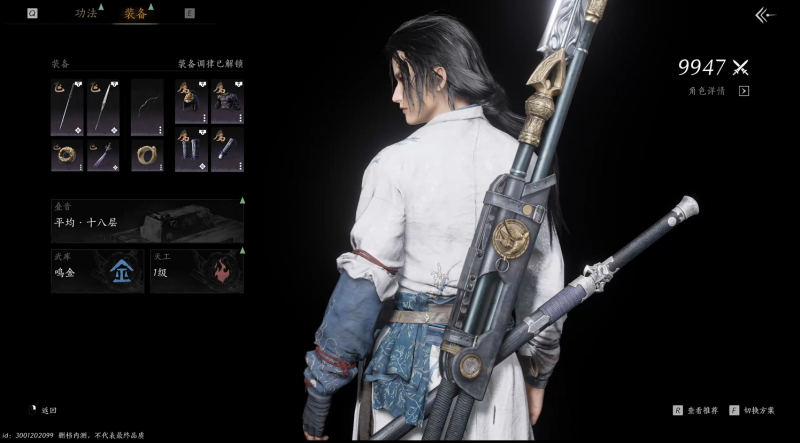Viewport: 800px width, 443px height.
Task: Choose the leaf-bladed spear weapon slot
Action: pyautogui.click(x=103, y=108)
